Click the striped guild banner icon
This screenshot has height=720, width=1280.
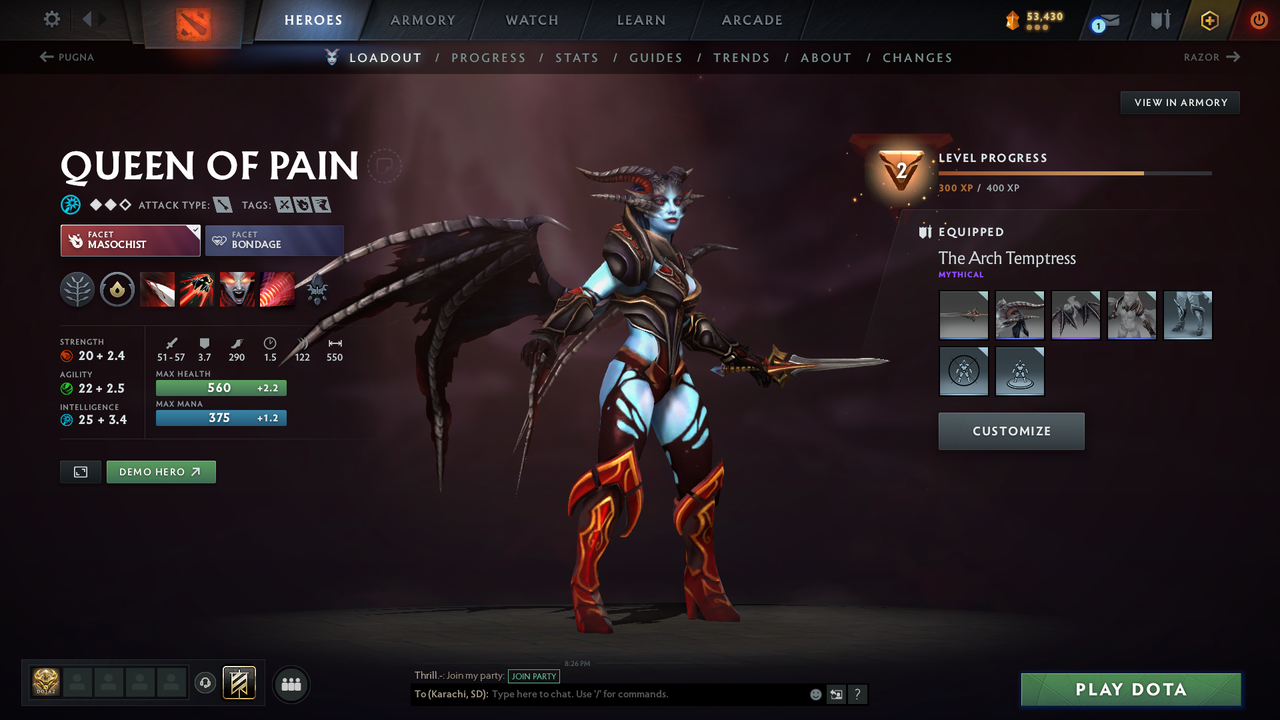(x=237, y=683)
